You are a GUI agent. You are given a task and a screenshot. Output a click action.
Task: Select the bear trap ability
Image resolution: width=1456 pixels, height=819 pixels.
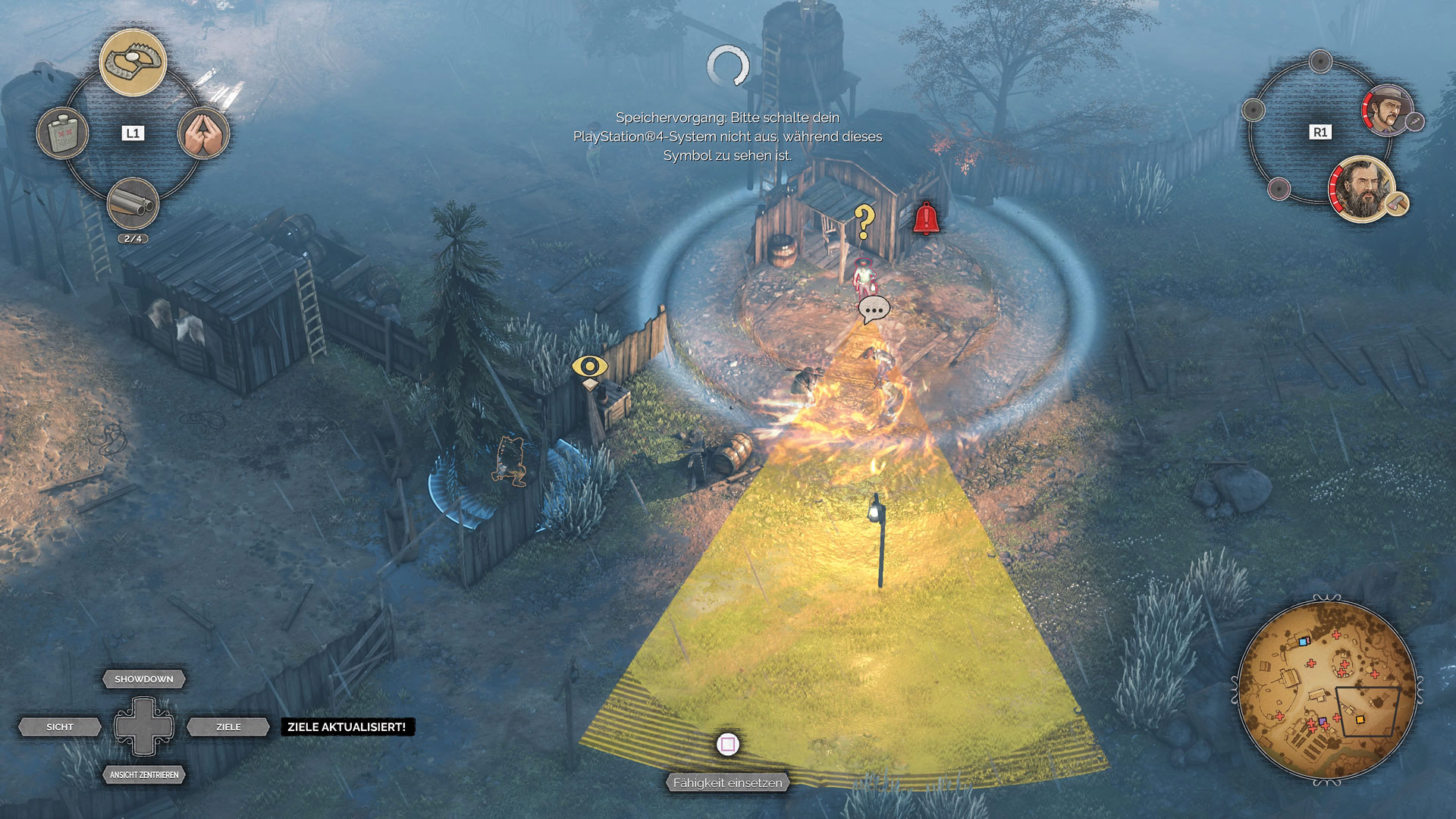(133, 63)
